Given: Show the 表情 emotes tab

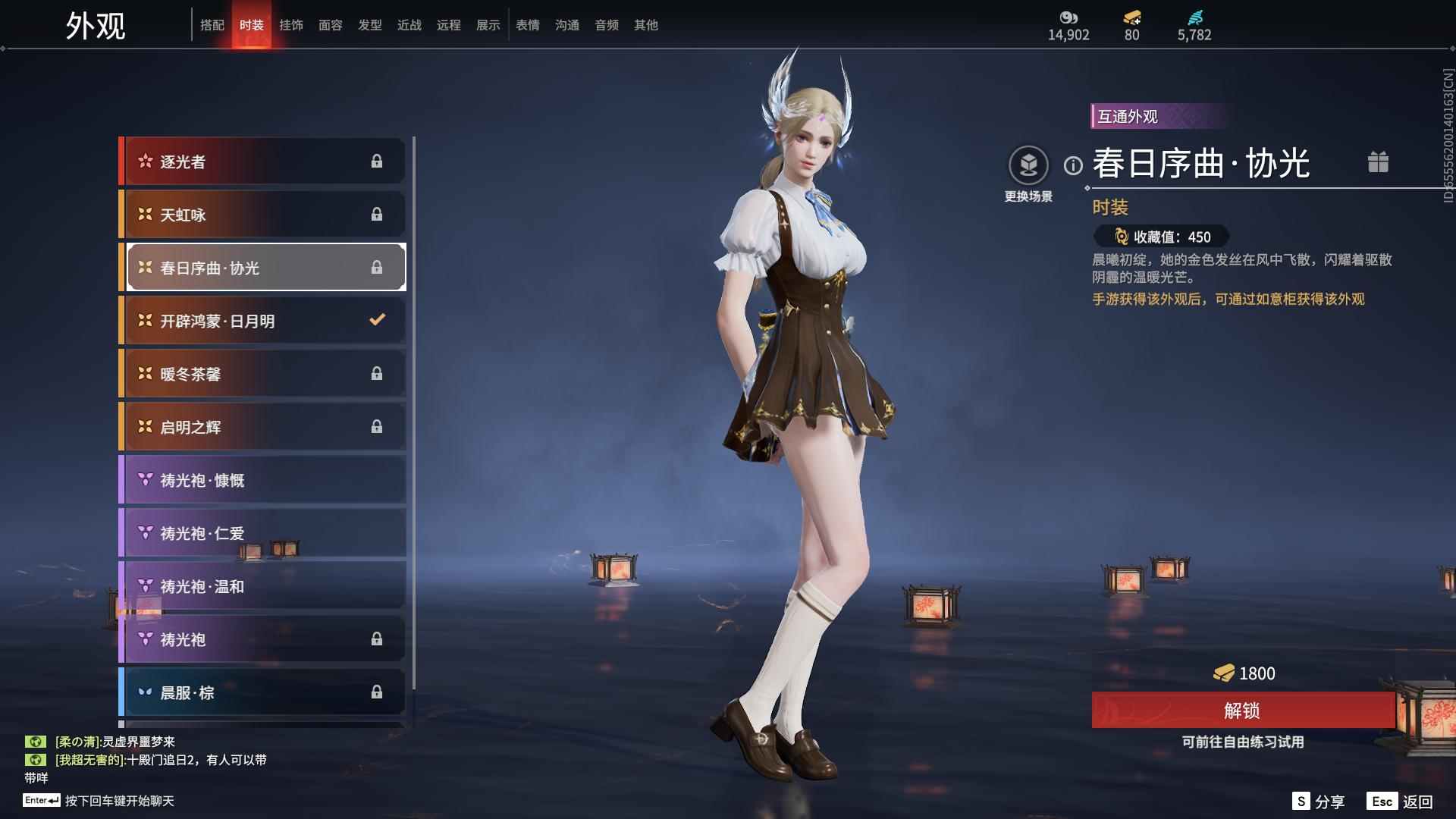Looking at the screenshot, I should (x=527, y=25).
